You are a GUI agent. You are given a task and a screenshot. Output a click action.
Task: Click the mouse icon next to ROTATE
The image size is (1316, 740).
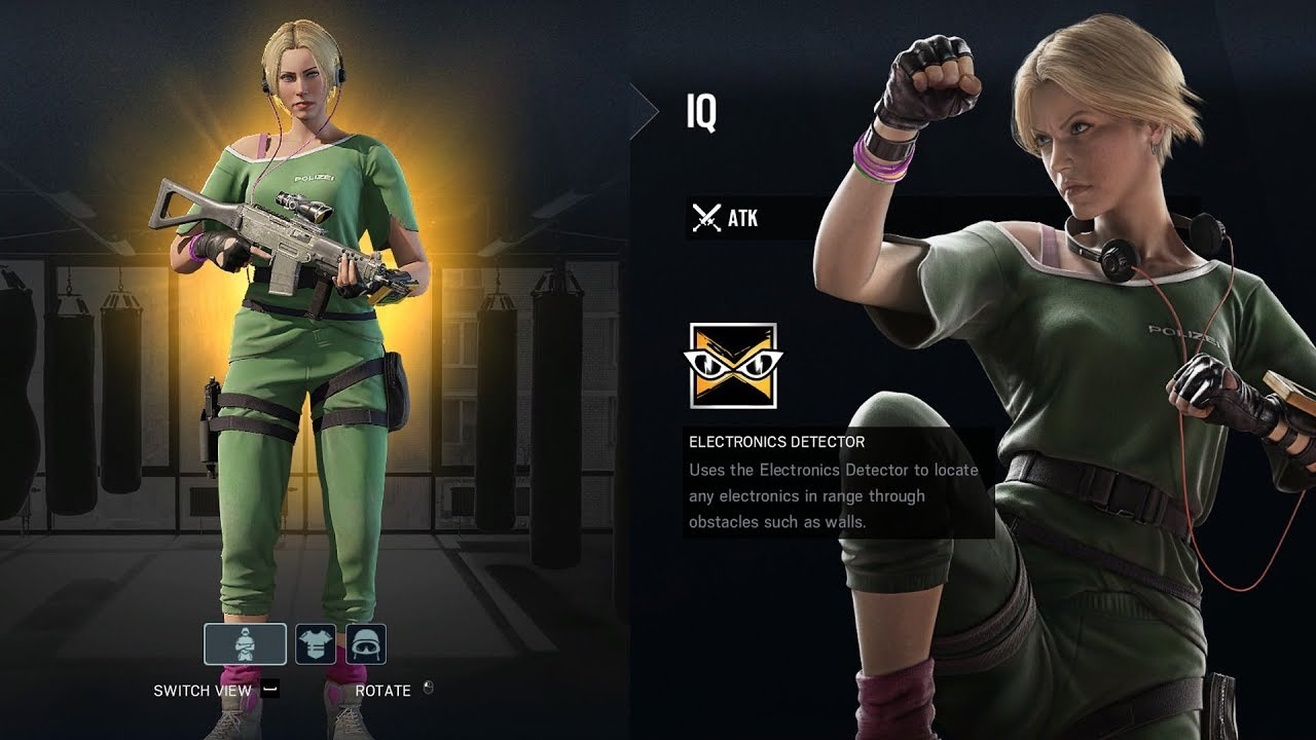428,689
